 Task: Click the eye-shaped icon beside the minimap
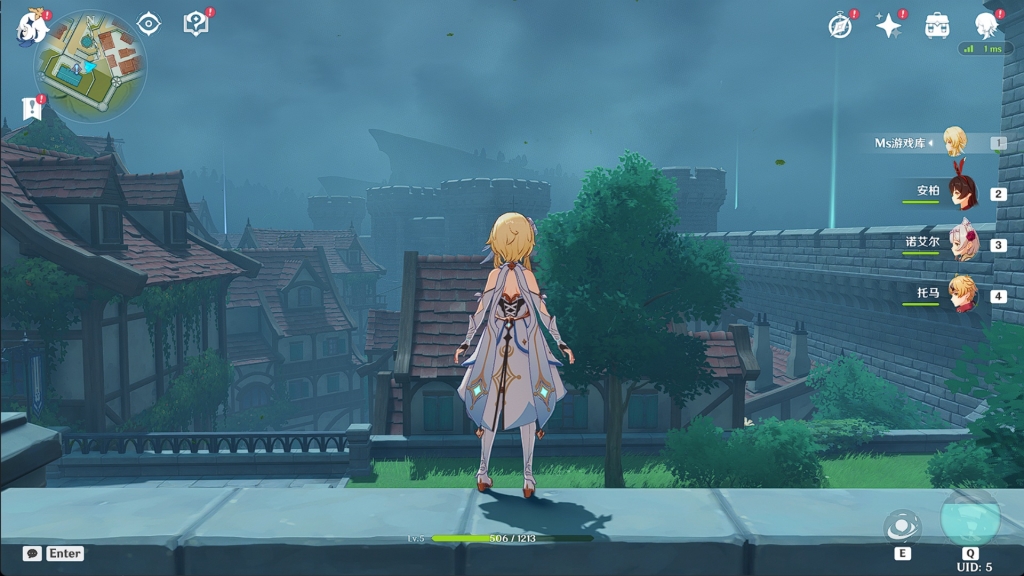[x=149, y=24]
